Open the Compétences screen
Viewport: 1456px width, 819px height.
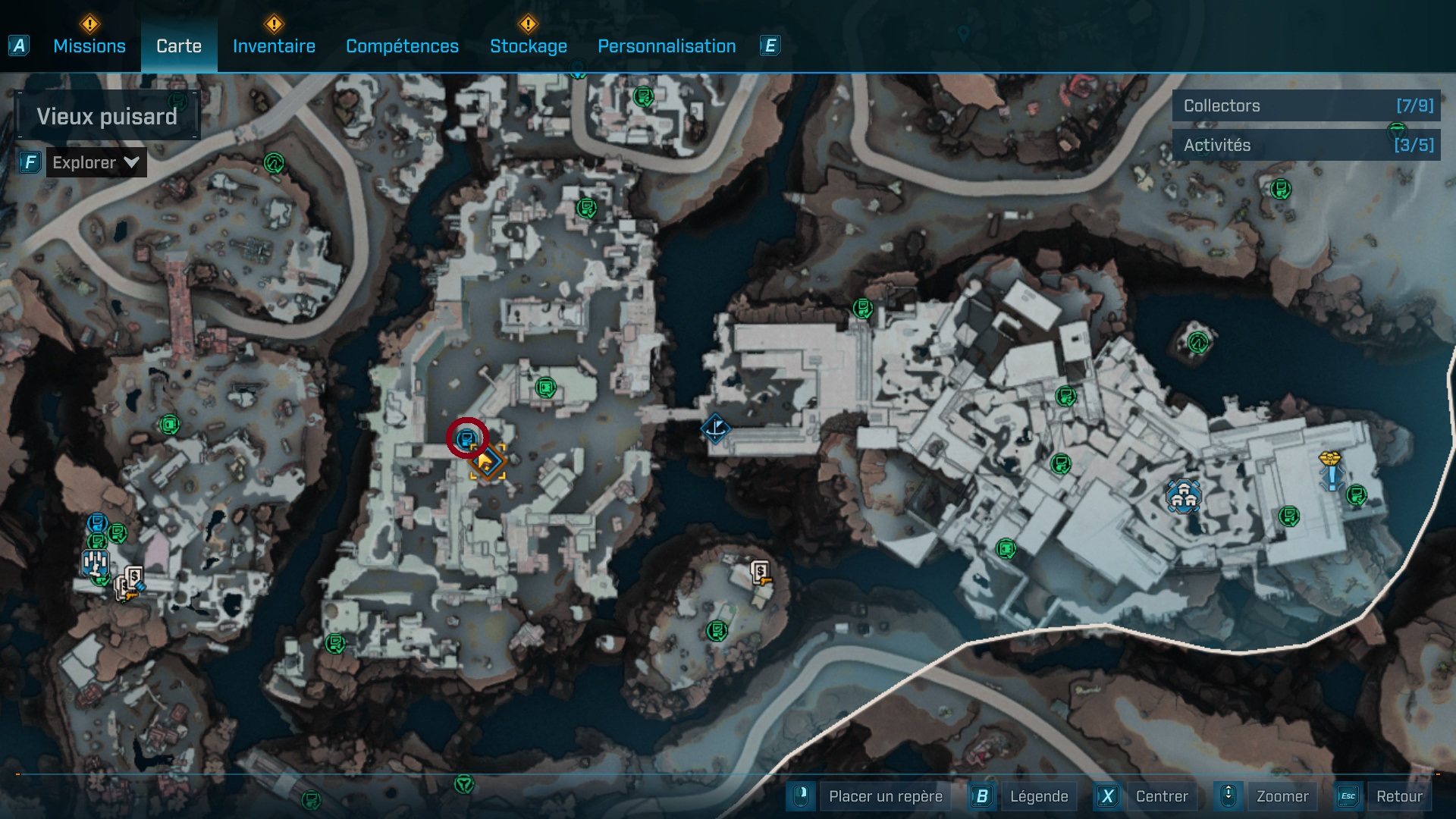[402, 46]
